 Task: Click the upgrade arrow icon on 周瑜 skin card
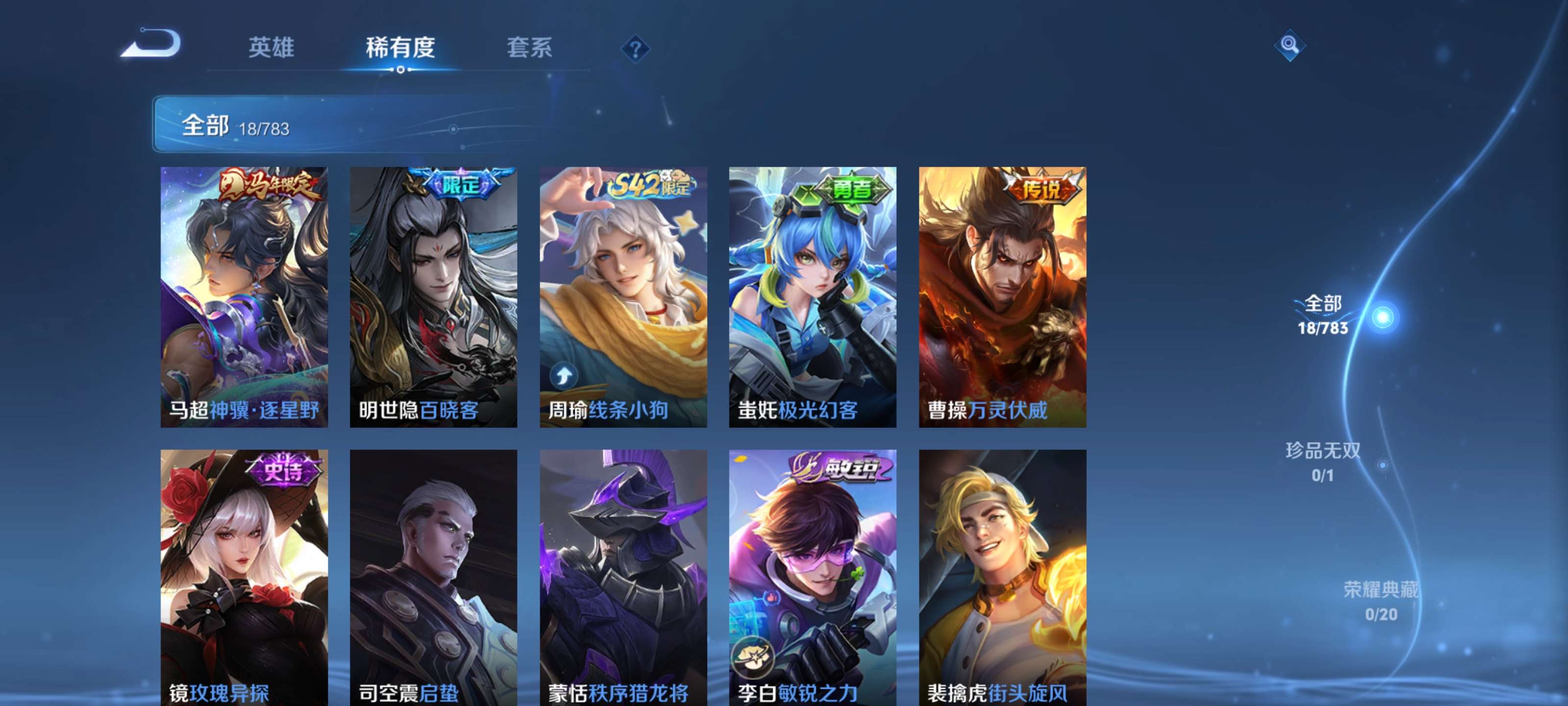(x=565, y=376)
